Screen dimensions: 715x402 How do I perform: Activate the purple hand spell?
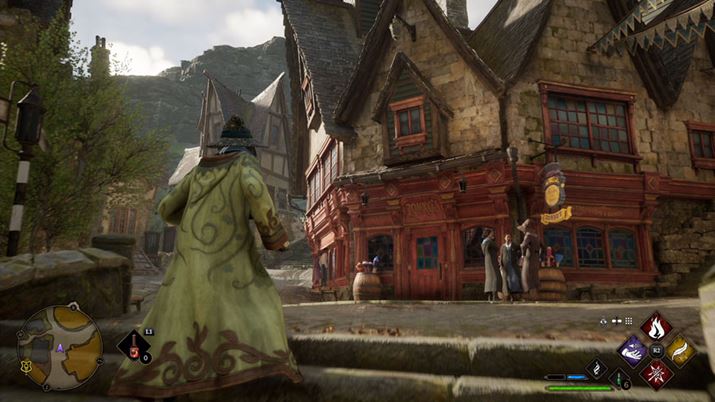(x=632, y=349)
